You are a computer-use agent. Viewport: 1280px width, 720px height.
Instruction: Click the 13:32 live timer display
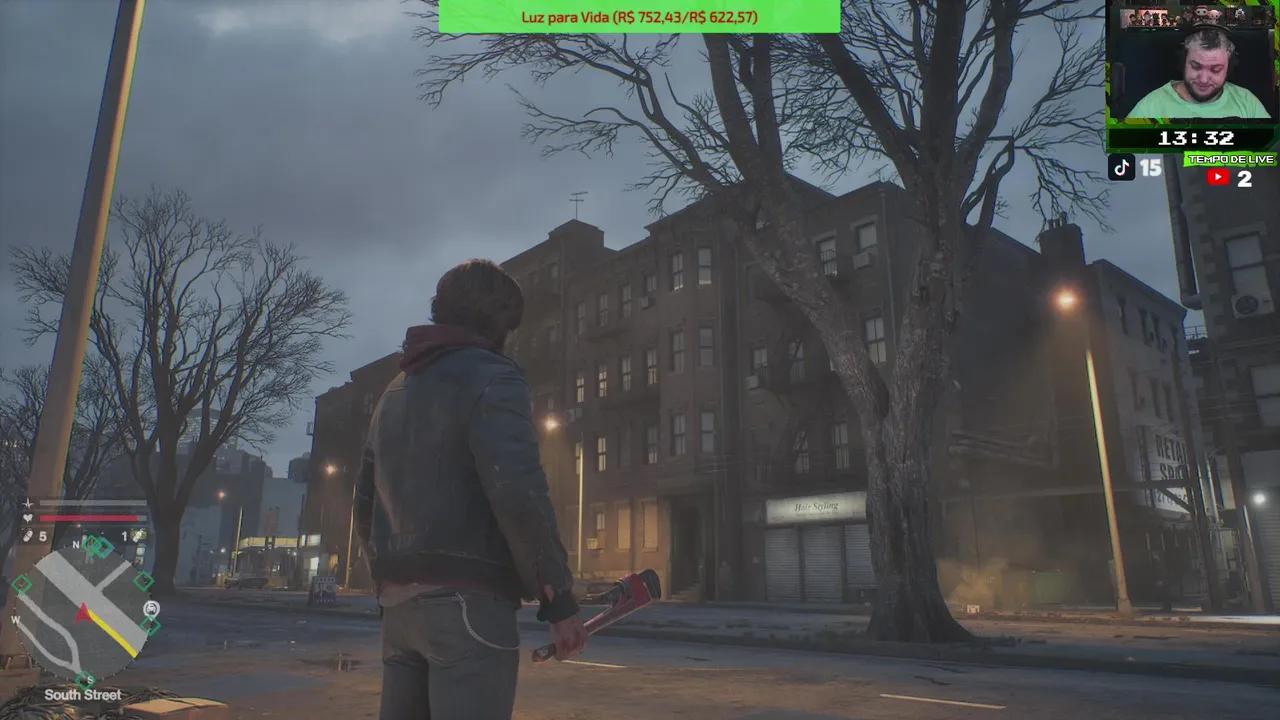pos(1196,138)
